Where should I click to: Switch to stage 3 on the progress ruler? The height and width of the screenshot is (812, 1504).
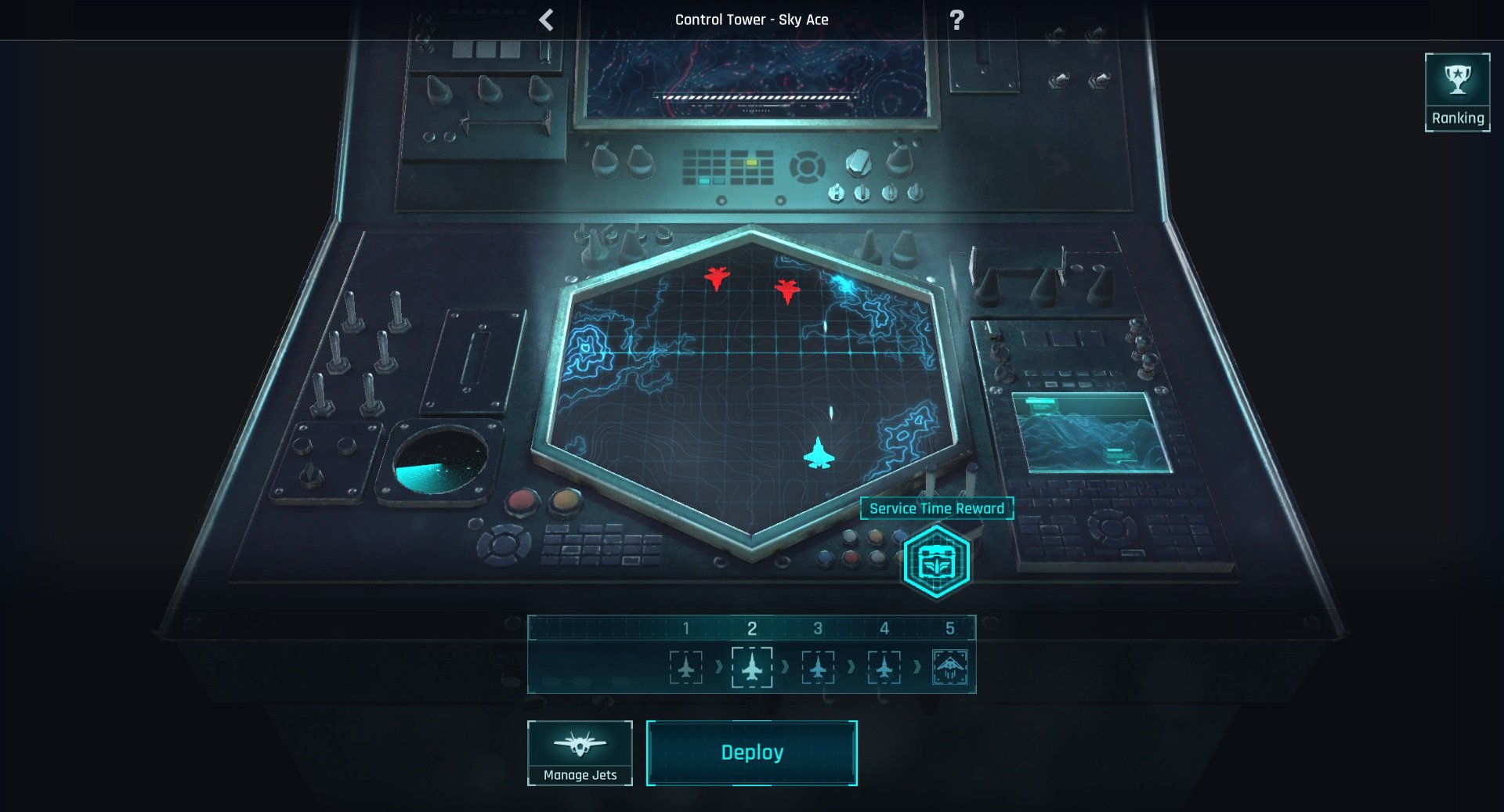pyautogui.click(x=819, y=626)
